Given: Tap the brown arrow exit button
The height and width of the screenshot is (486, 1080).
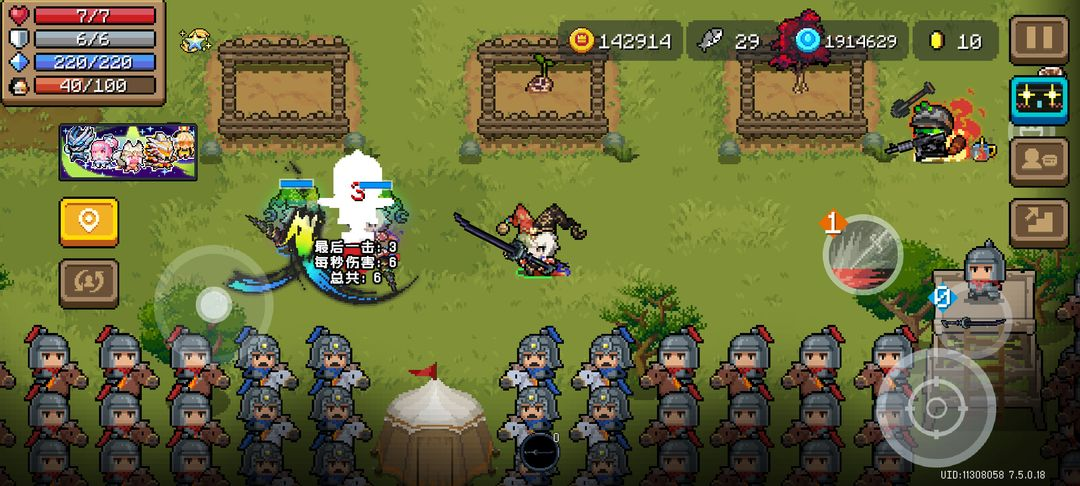Looking at the screenshot, I should click(1039, 222).
